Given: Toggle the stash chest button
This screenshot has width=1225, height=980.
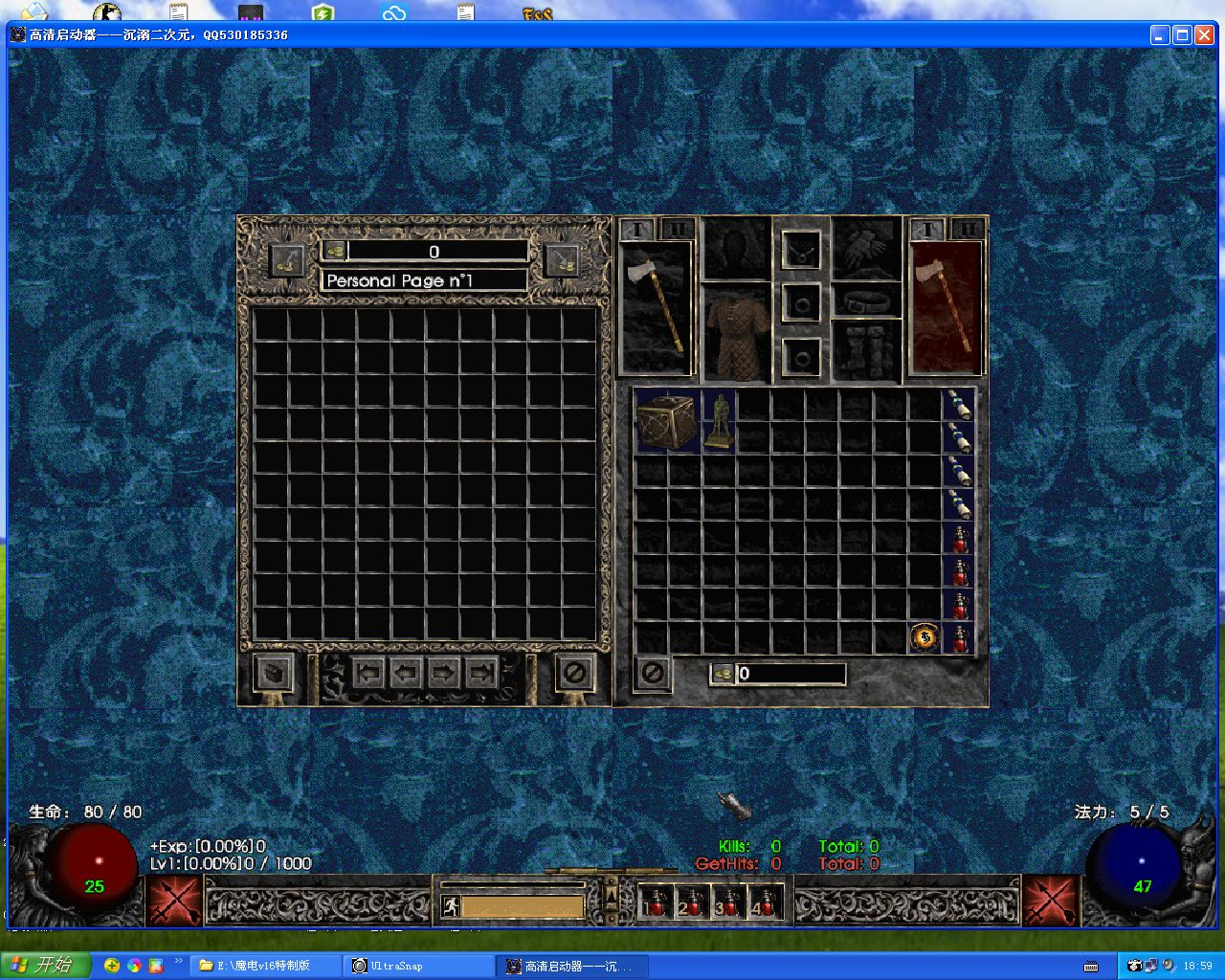Looking at the screenshot, I should 274,673.
